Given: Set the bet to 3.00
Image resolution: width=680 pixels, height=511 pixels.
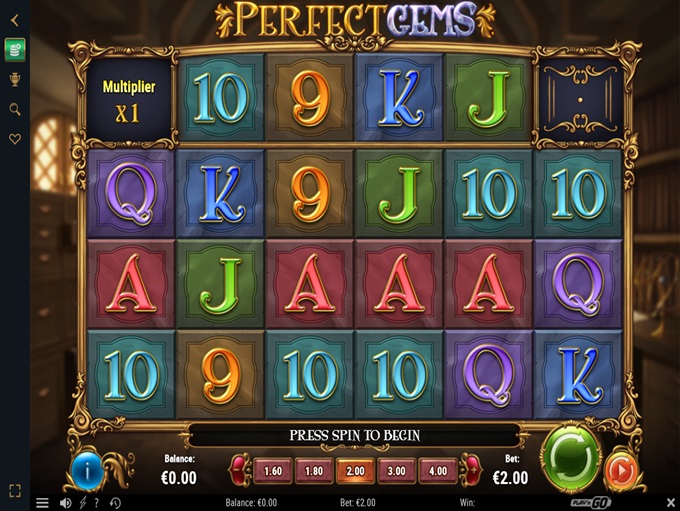Looking at the screenshot, I should point(395,470).
